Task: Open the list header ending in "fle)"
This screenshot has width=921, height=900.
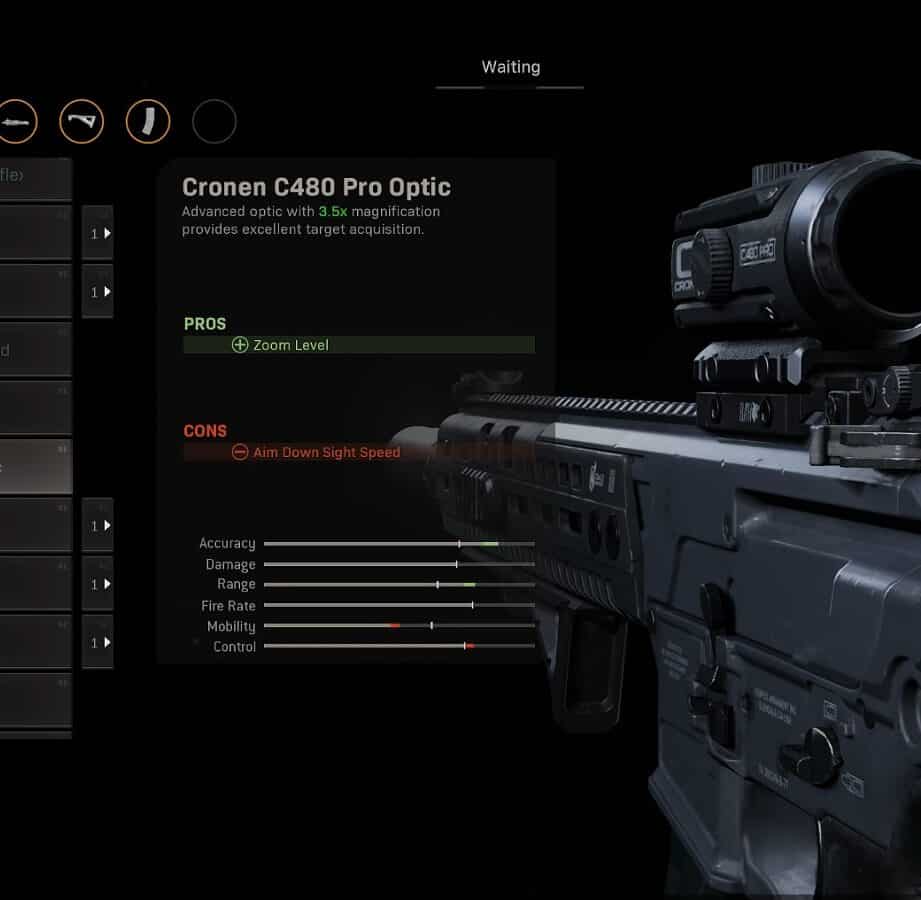Action: pyautogui.click(x=35, y=178)
